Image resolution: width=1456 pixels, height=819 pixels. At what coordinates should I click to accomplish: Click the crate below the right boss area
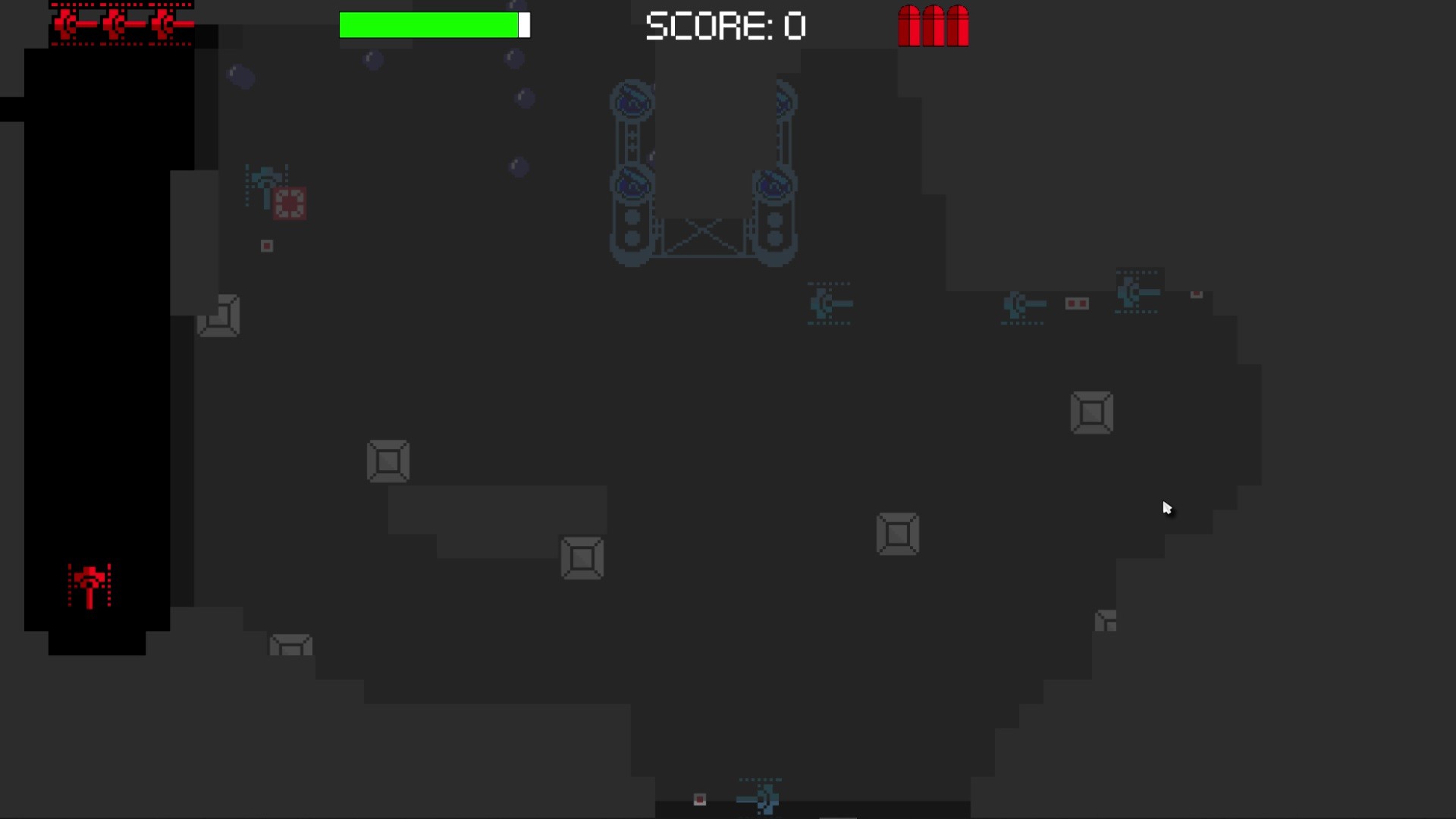(1092, 413)
